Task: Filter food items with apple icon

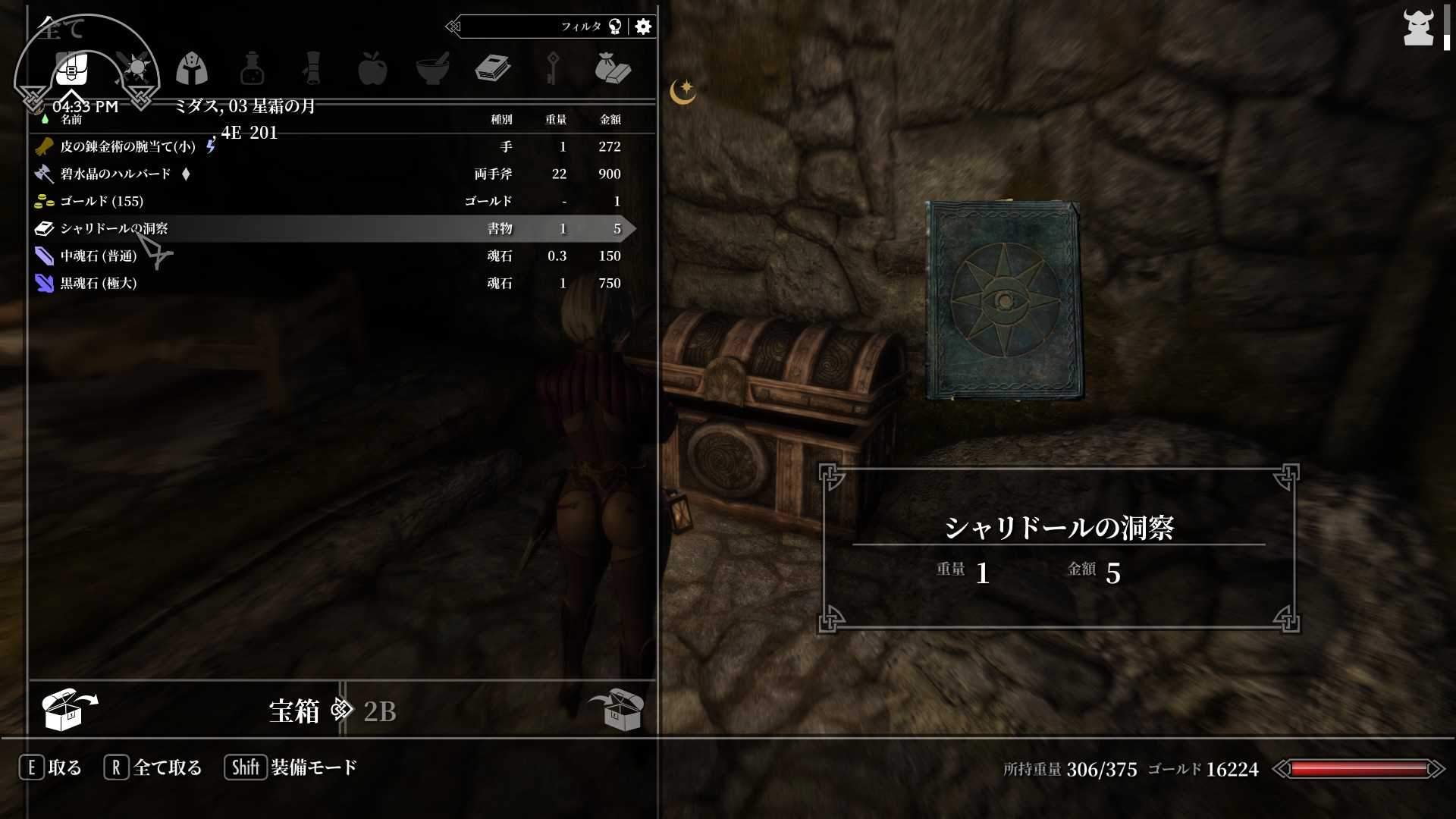Action: pyautogui.click(x=373, y=68)
